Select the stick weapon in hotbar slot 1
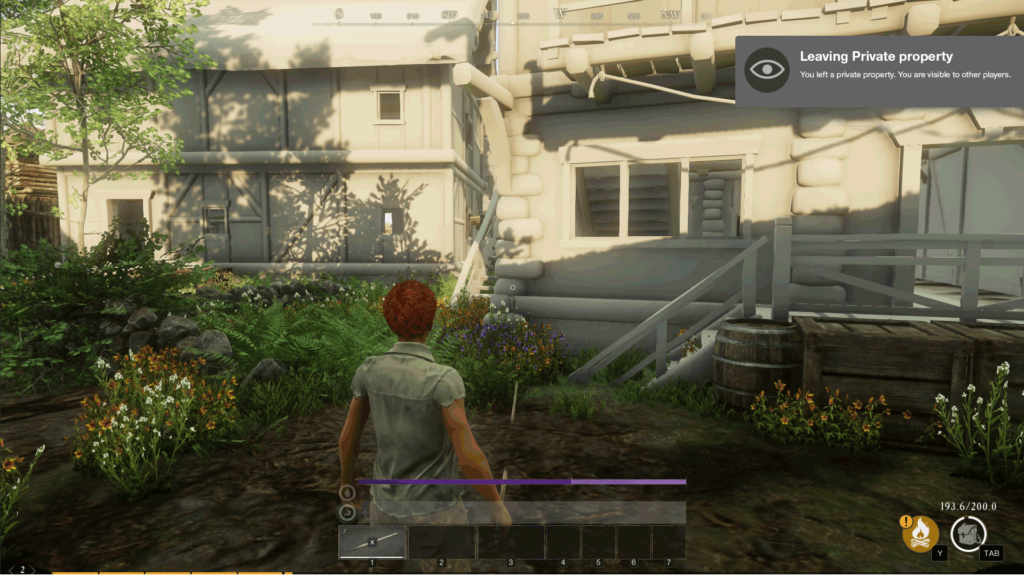 (x=372, y=542)
